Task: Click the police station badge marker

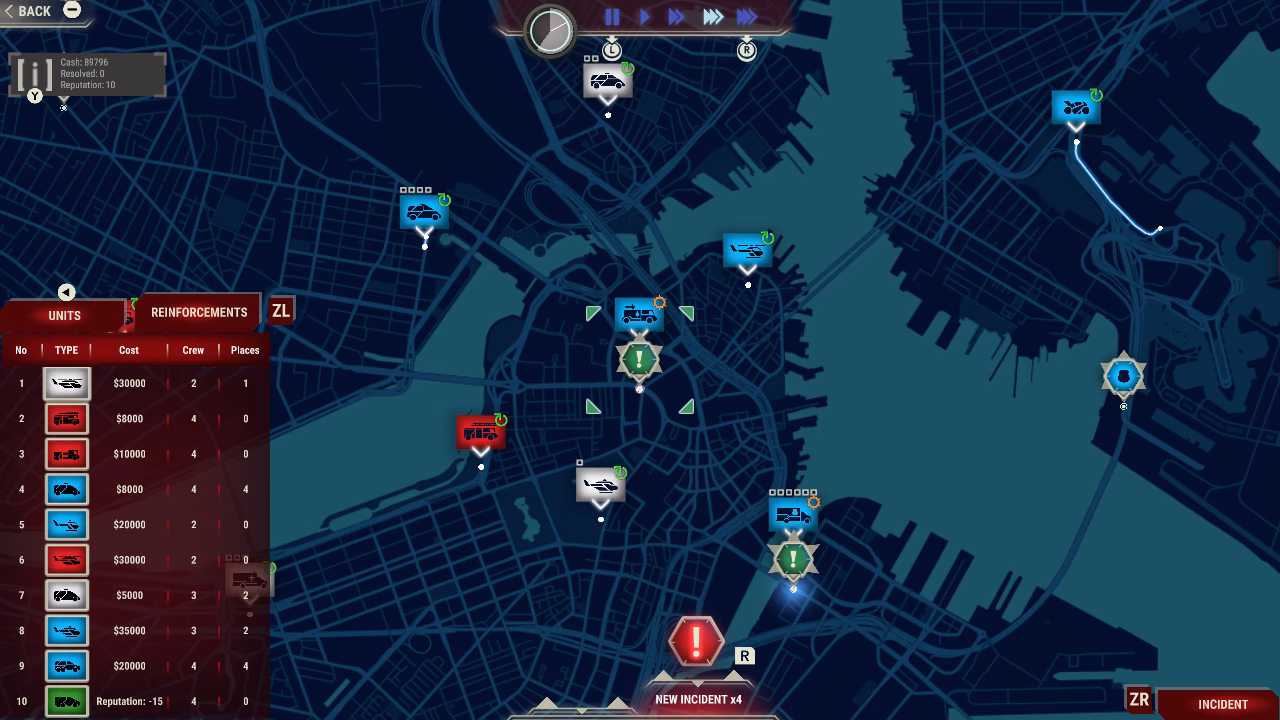Action: 1123,376
